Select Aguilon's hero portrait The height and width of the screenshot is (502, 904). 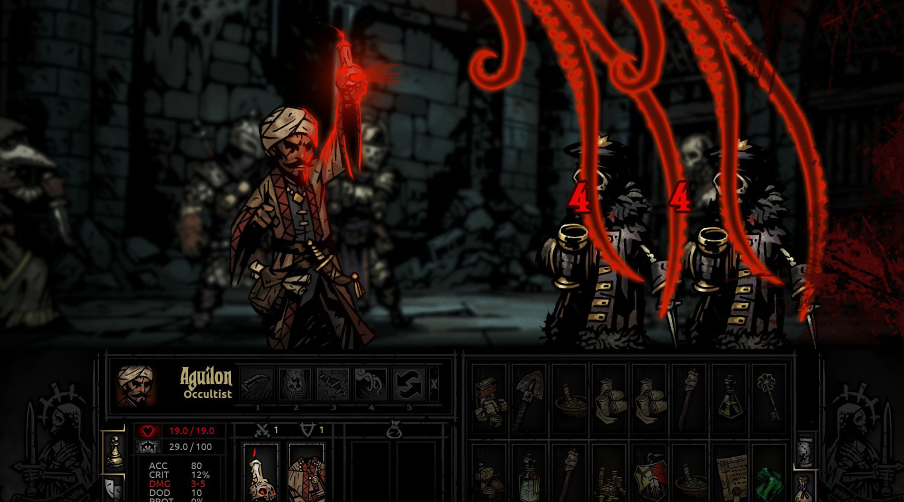pyautogui.click(x=135, y=385)
